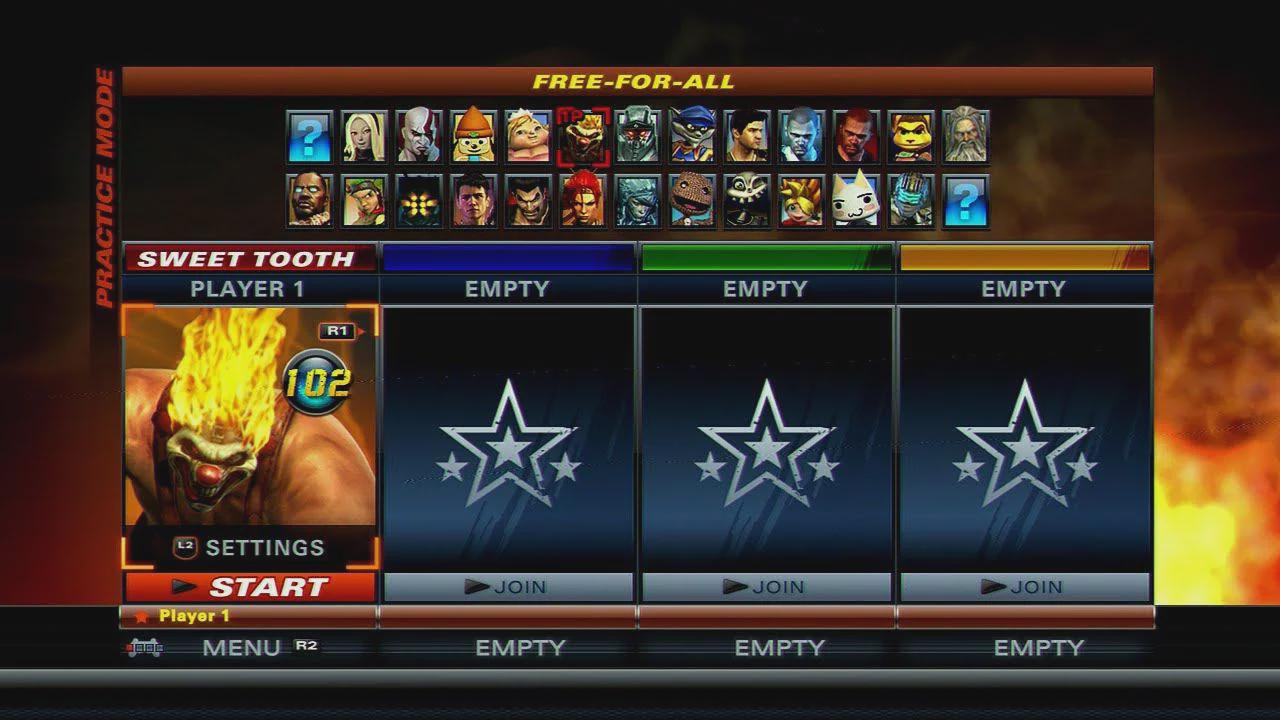The image size is (1280, 720).
Task: Choose PaRappa the Rapper
Action: [x=473, y=137]
